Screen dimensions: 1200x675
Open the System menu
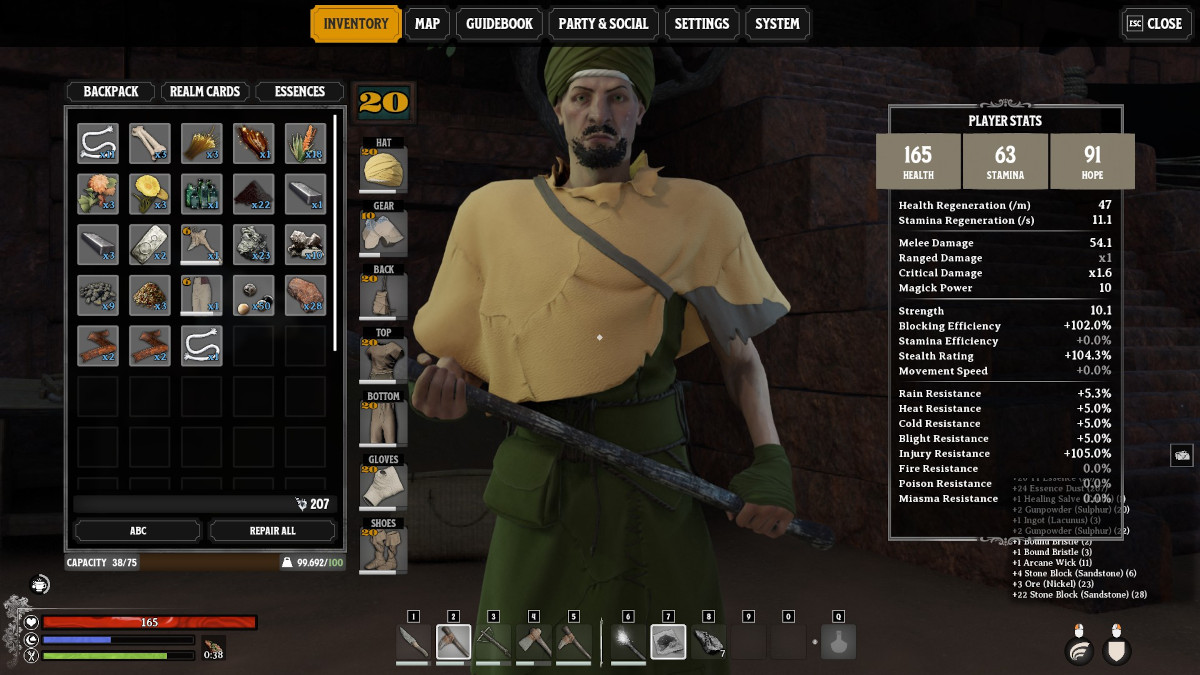tap(777, 24)
